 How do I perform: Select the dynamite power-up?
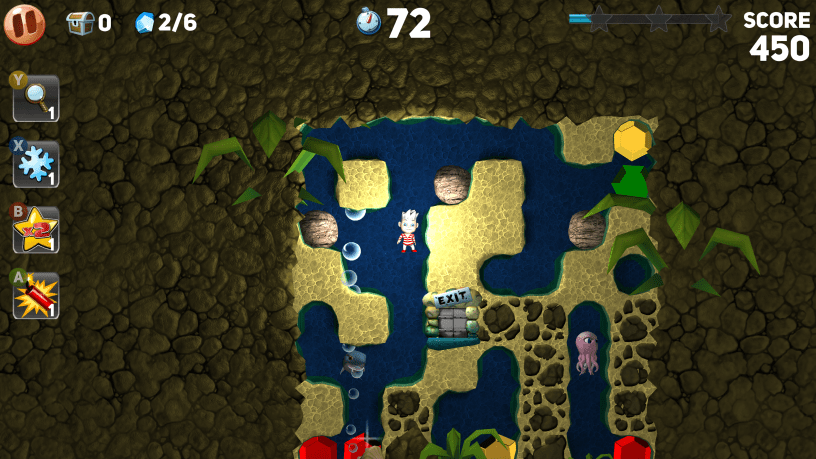coord(35,296)
